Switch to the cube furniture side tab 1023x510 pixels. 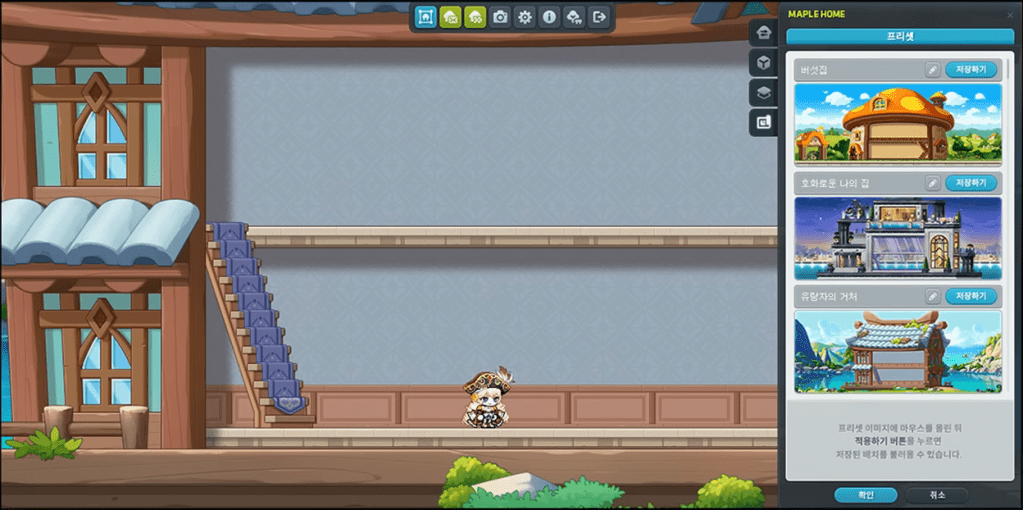[764, 62]
